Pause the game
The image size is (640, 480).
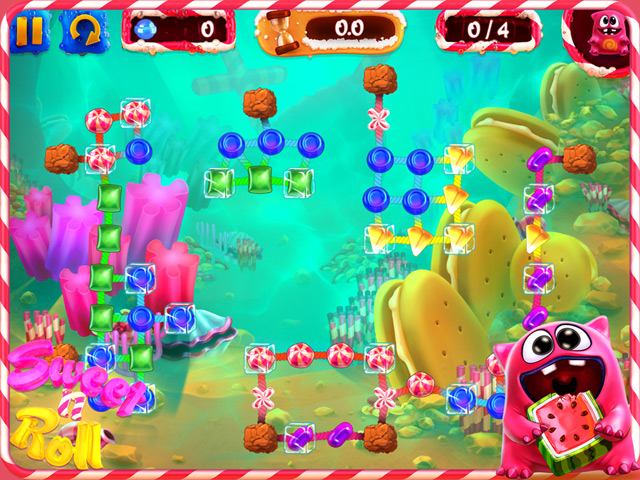point(29,31)
